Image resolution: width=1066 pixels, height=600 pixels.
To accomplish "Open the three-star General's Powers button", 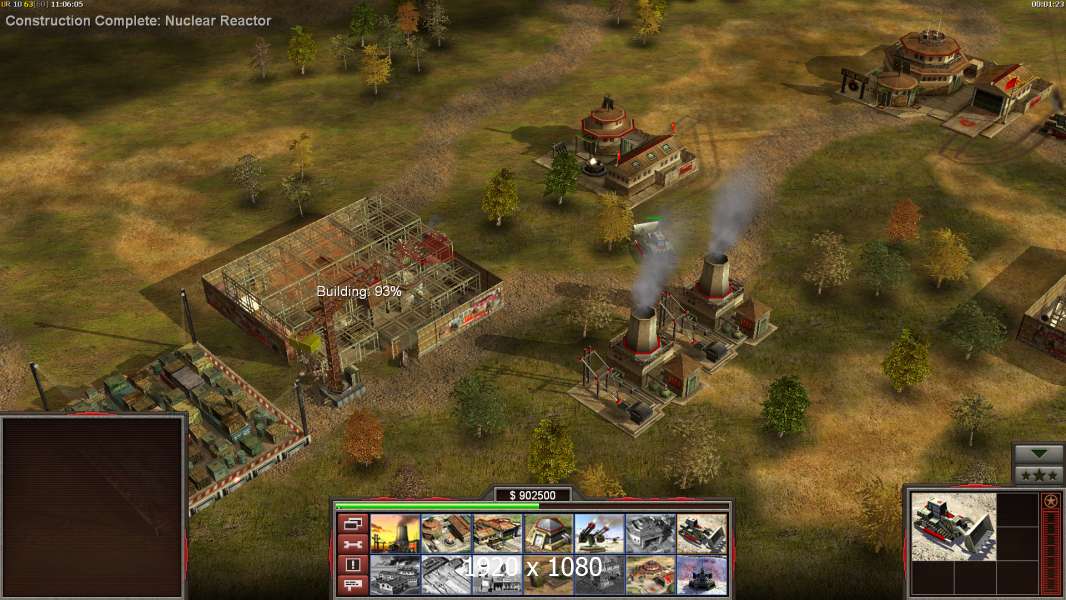I will point(1038,475).
